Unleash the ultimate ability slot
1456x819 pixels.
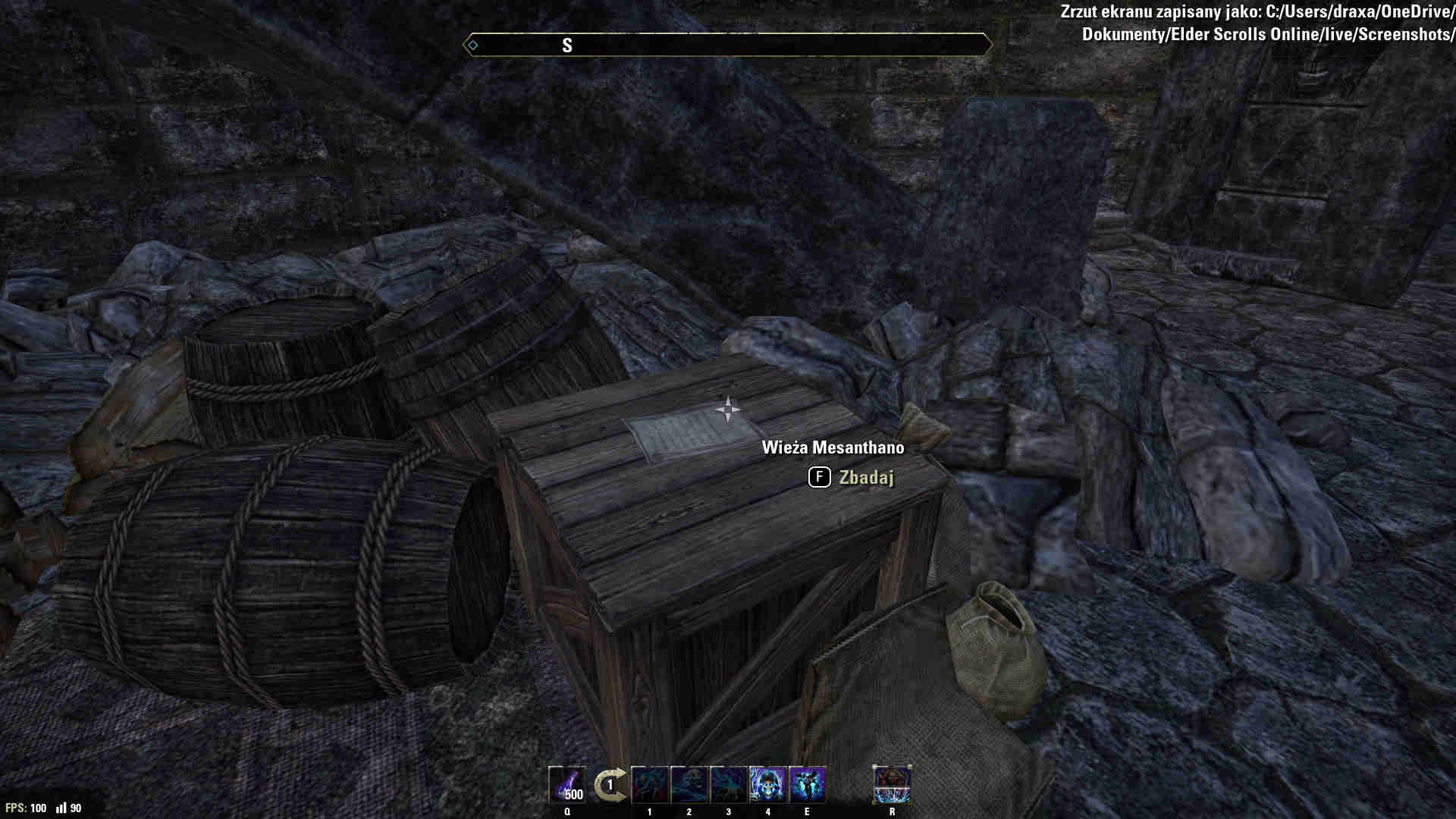[892, 785]
